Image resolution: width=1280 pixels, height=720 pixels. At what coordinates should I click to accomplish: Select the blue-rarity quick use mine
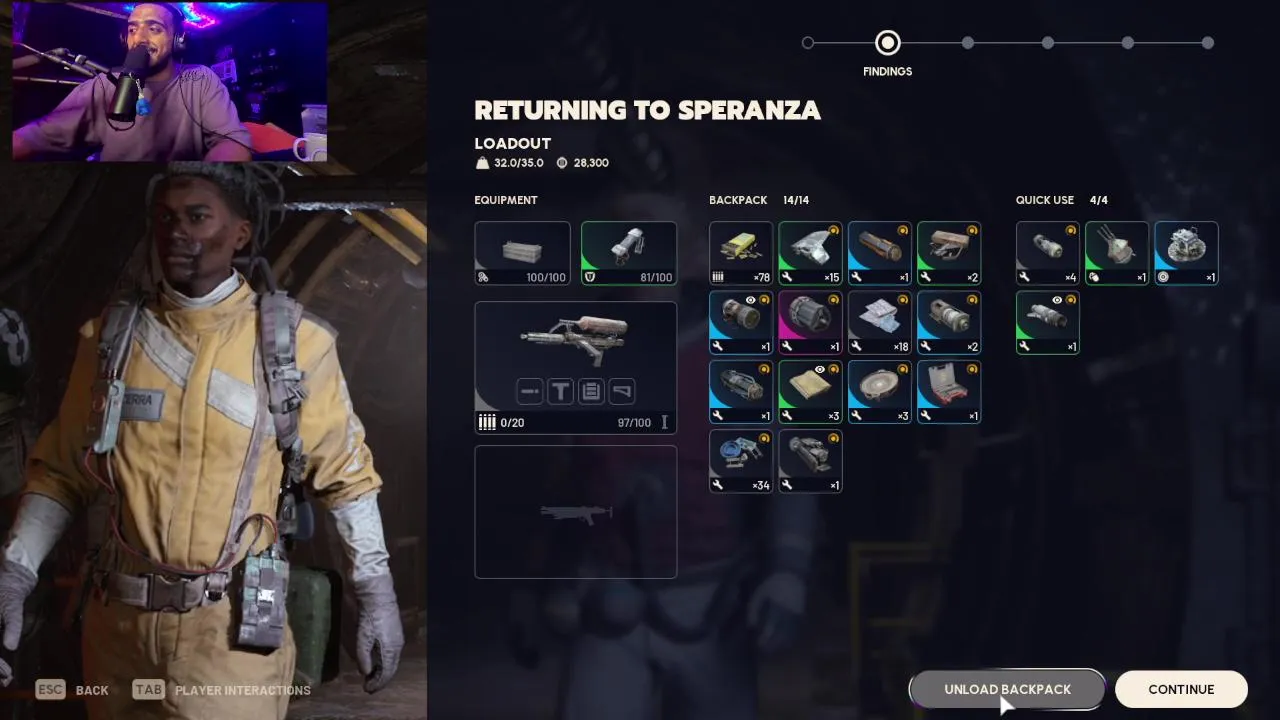pyautogui.click(x=1186, y=253)
